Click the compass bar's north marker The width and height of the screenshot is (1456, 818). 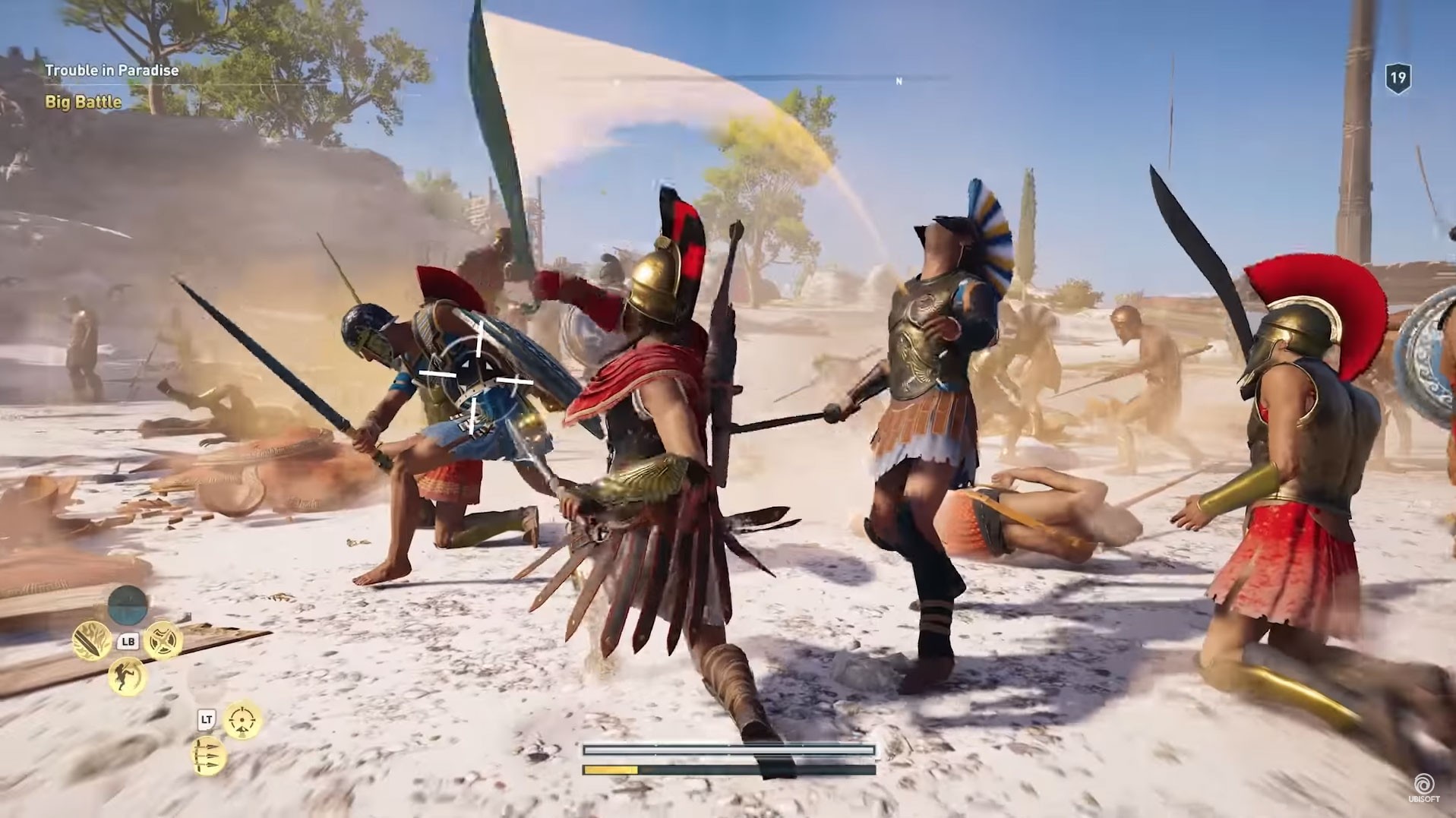(899, 81)
